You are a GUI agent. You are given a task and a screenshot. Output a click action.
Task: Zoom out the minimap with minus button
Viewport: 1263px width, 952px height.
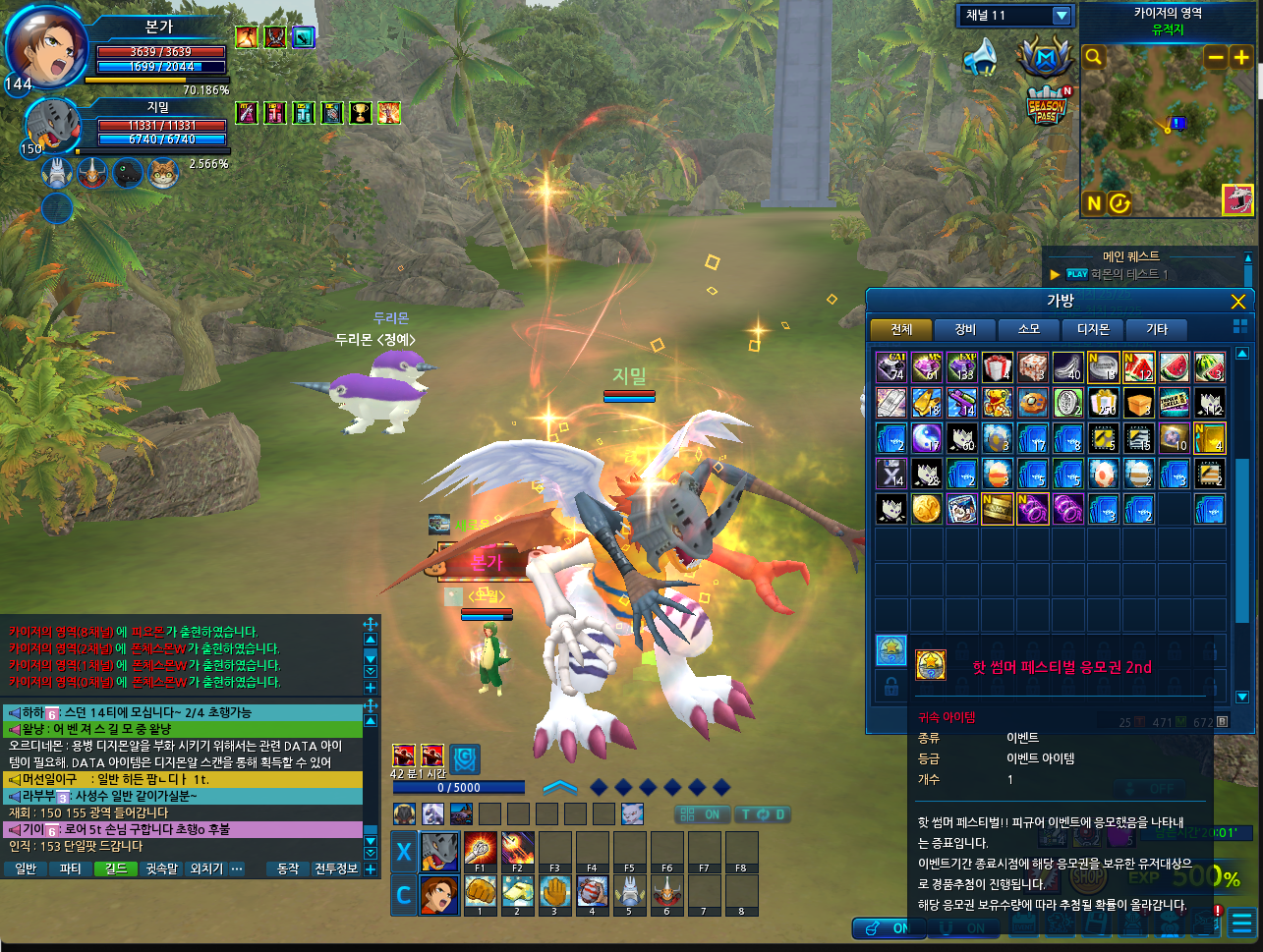tap(1216, 58)
